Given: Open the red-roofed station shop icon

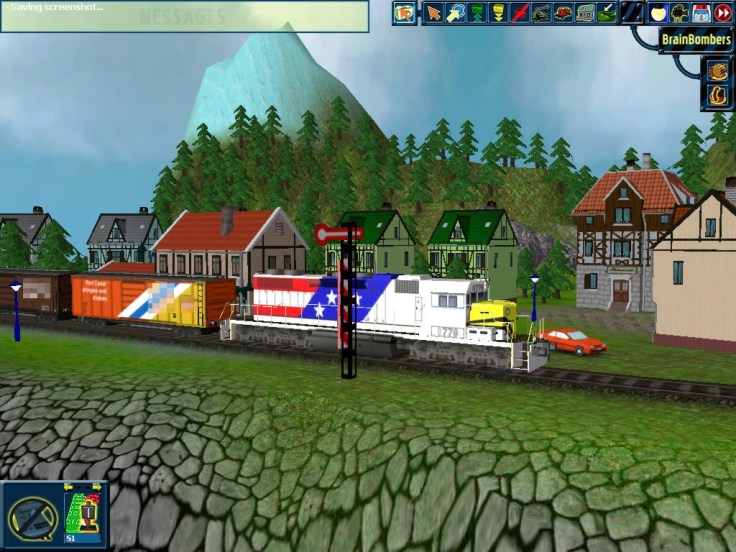Looking at the screenshot, I should point(701,12).
